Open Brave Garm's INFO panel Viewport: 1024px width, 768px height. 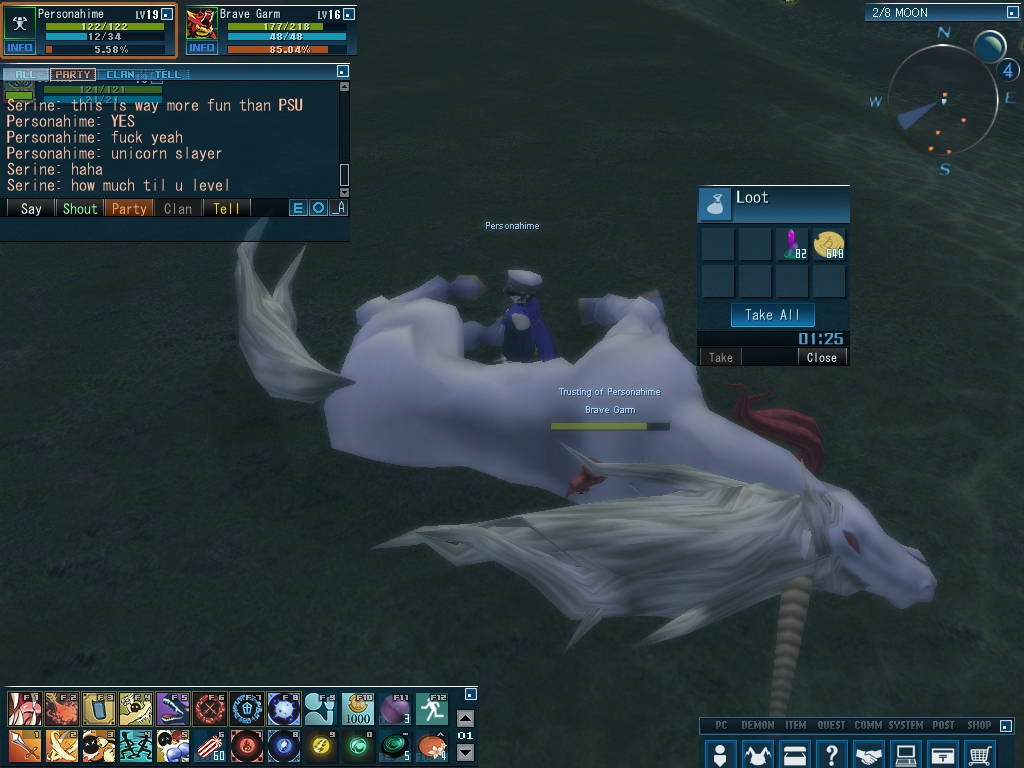click(x=202, y=48)
